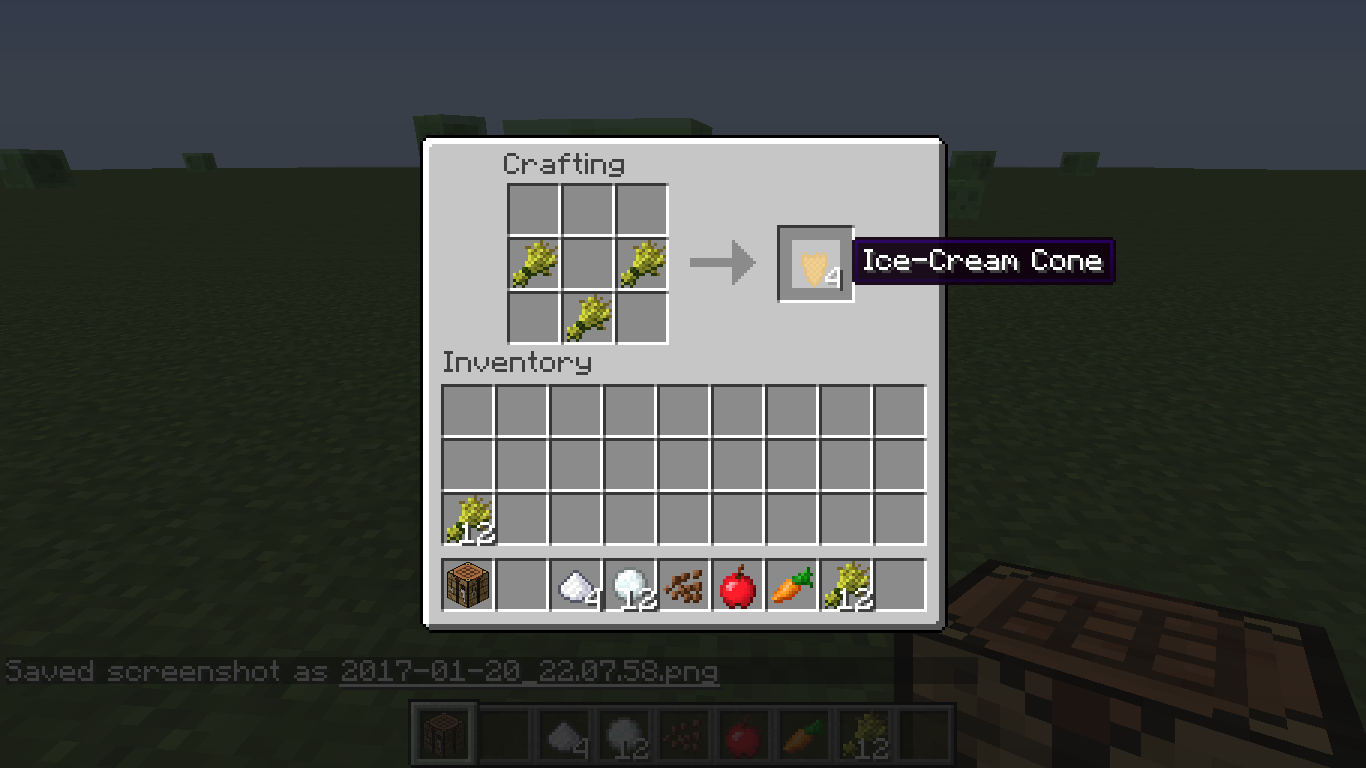The image size is (1366, 768).
Task: Click the empty center slot of the crafting grid
Action: pos(587,262)
